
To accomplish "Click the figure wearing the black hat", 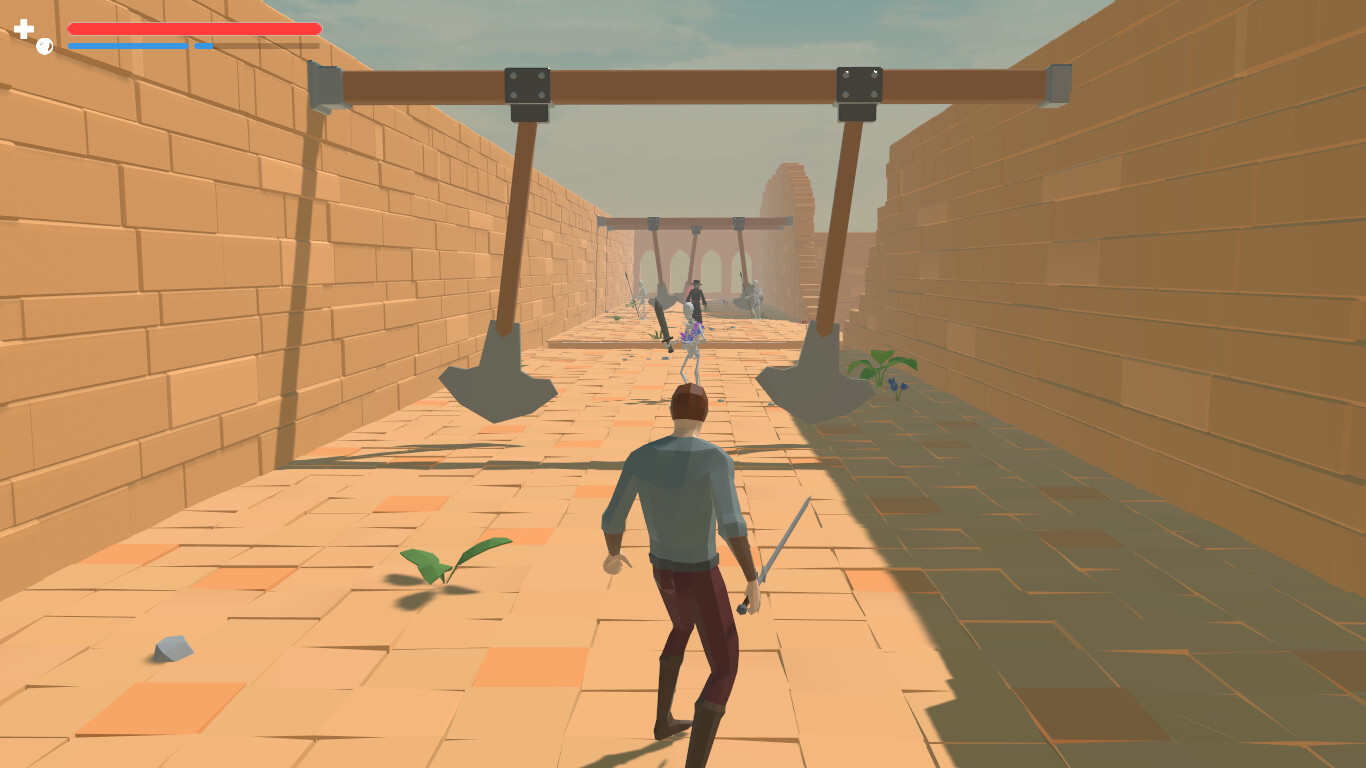I will coord(696,295).
